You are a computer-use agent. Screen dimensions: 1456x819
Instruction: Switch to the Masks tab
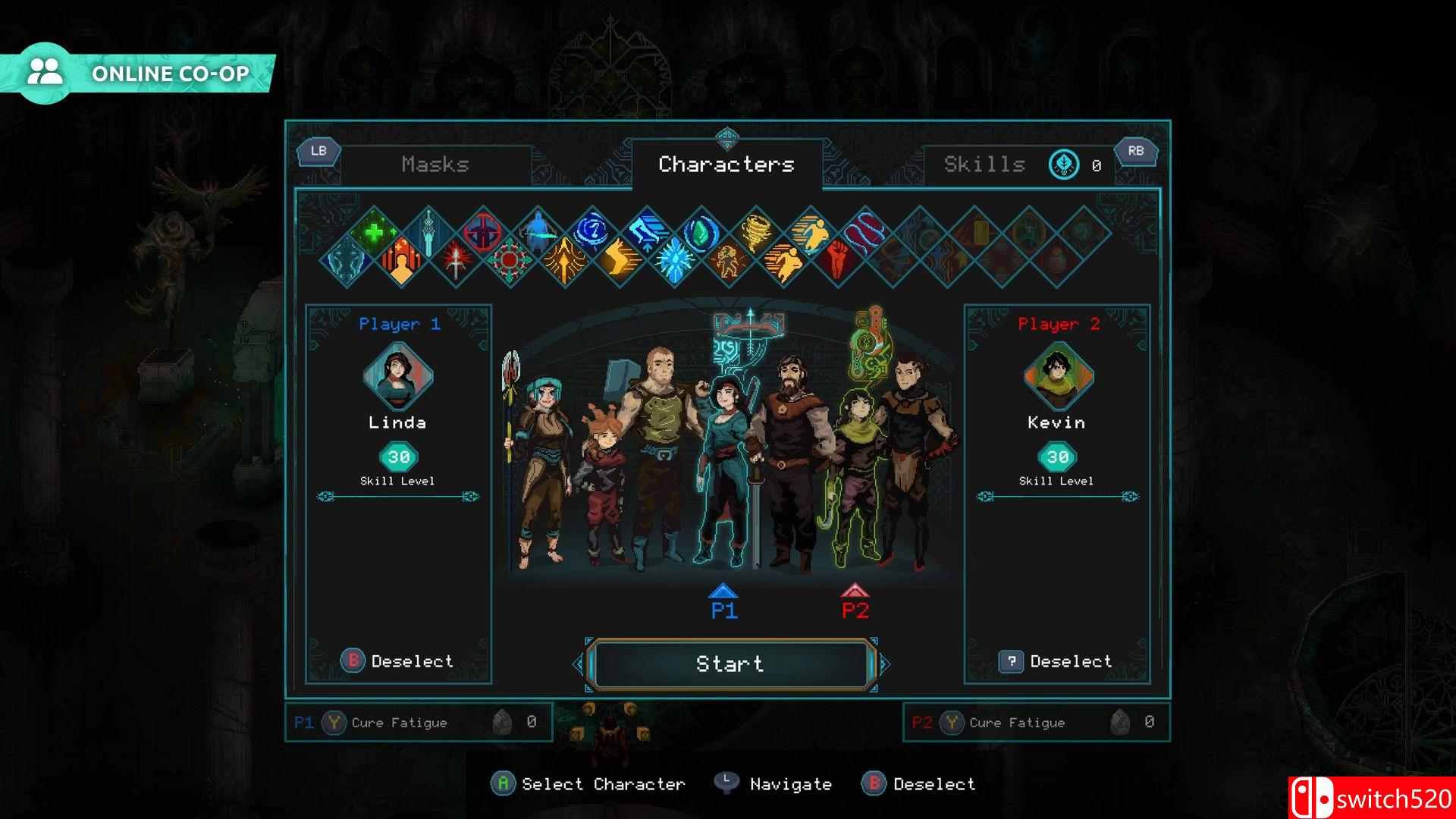coord(438,165)
